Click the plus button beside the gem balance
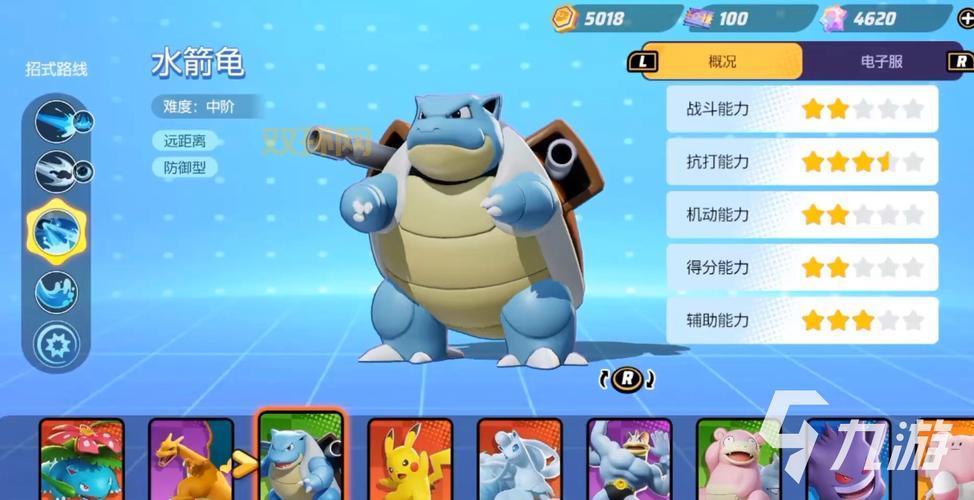This screenshot has width=974, height=500. click(965, 17)
